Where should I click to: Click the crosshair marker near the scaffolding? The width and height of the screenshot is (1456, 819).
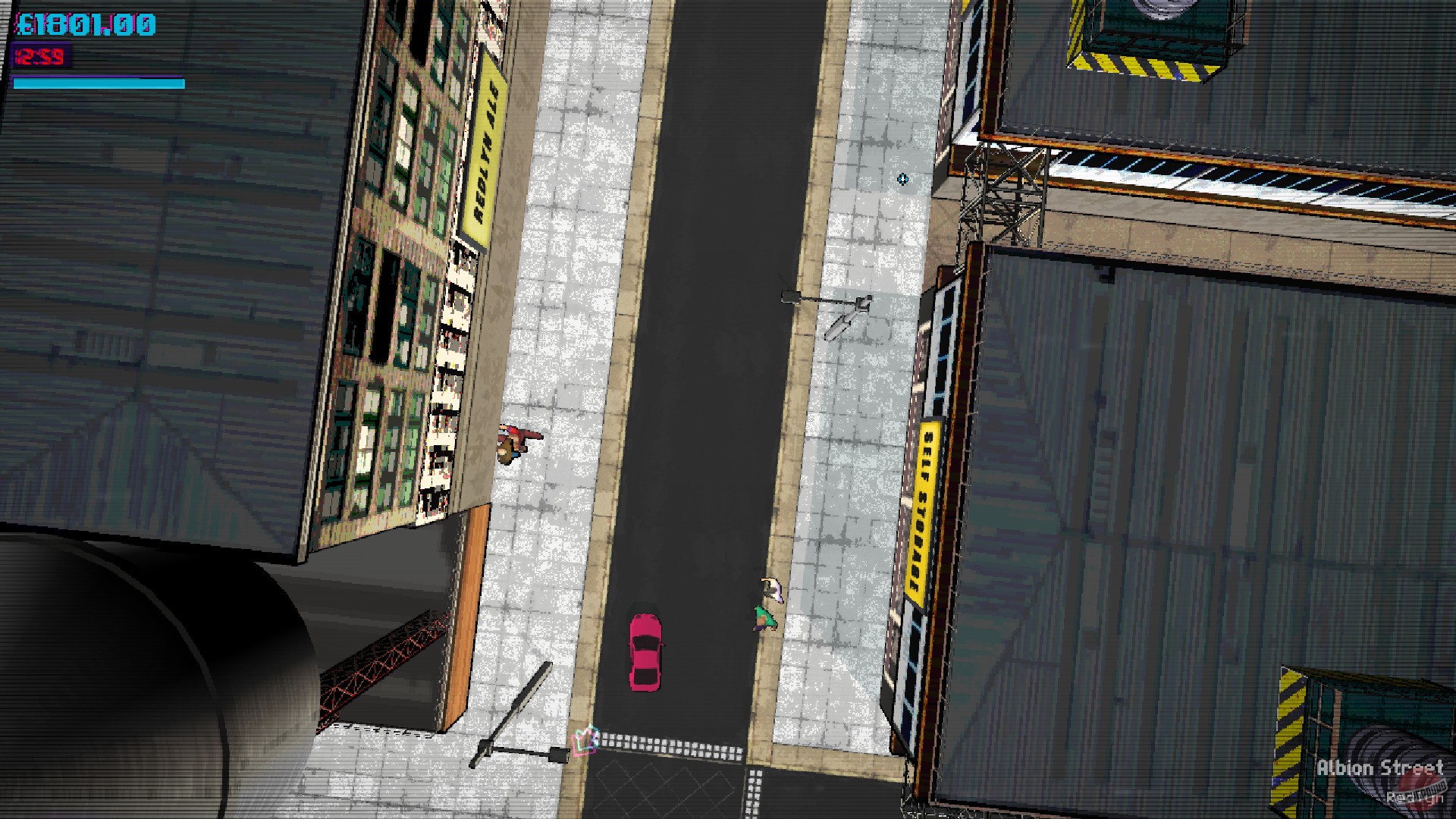pyautogui.click(x=902, y=178)
